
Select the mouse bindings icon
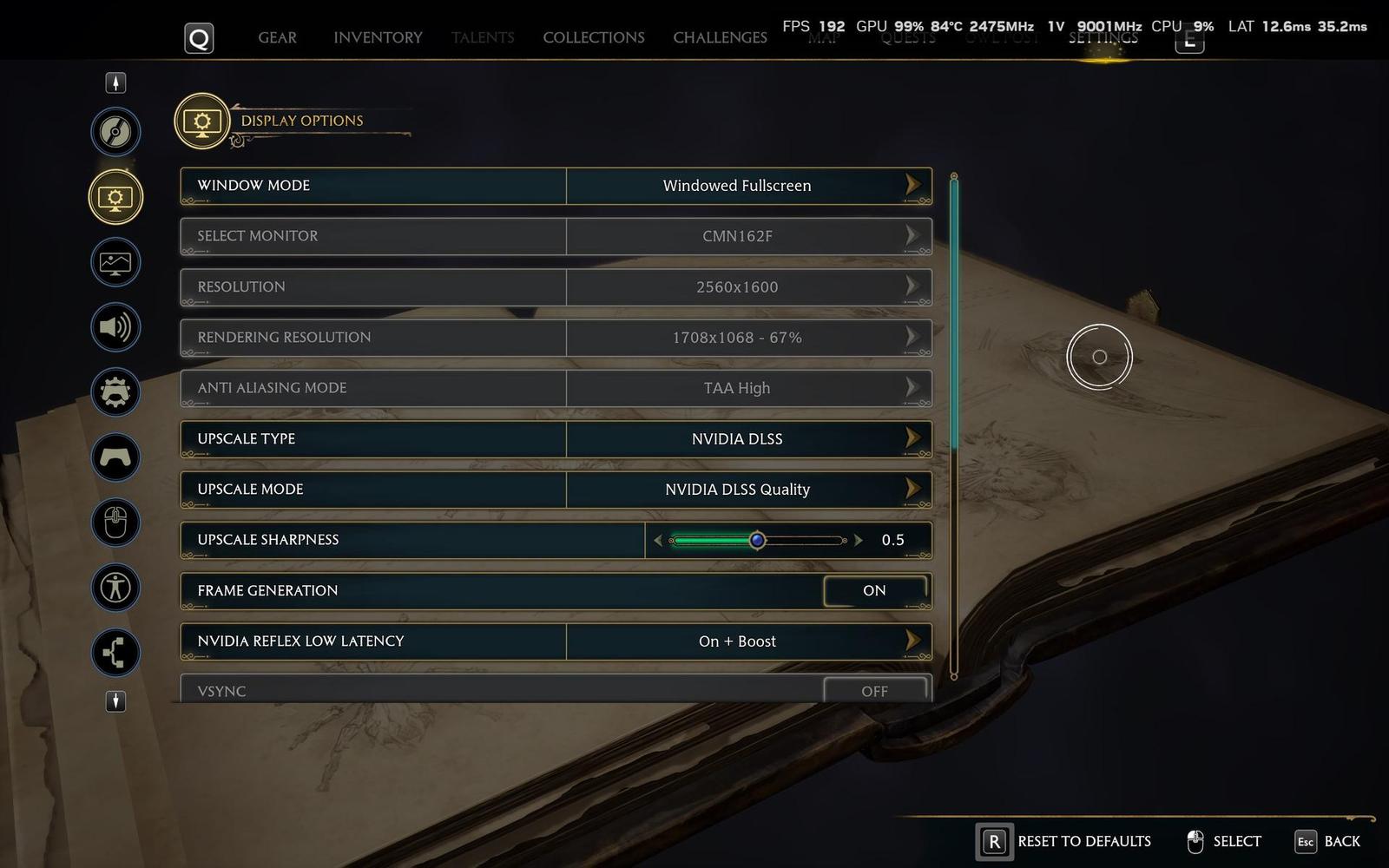click(115, 523)
